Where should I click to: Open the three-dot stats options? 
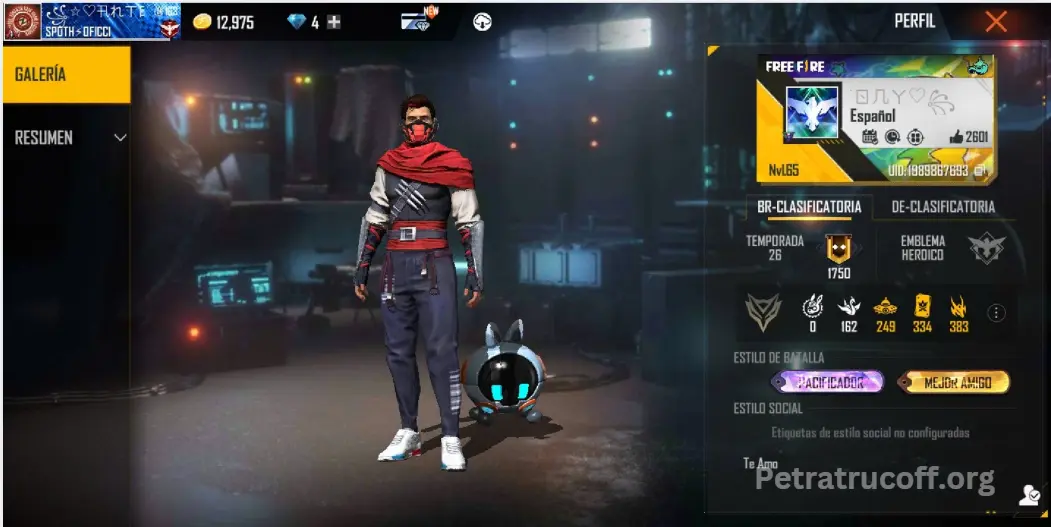(x=996, y=313)
